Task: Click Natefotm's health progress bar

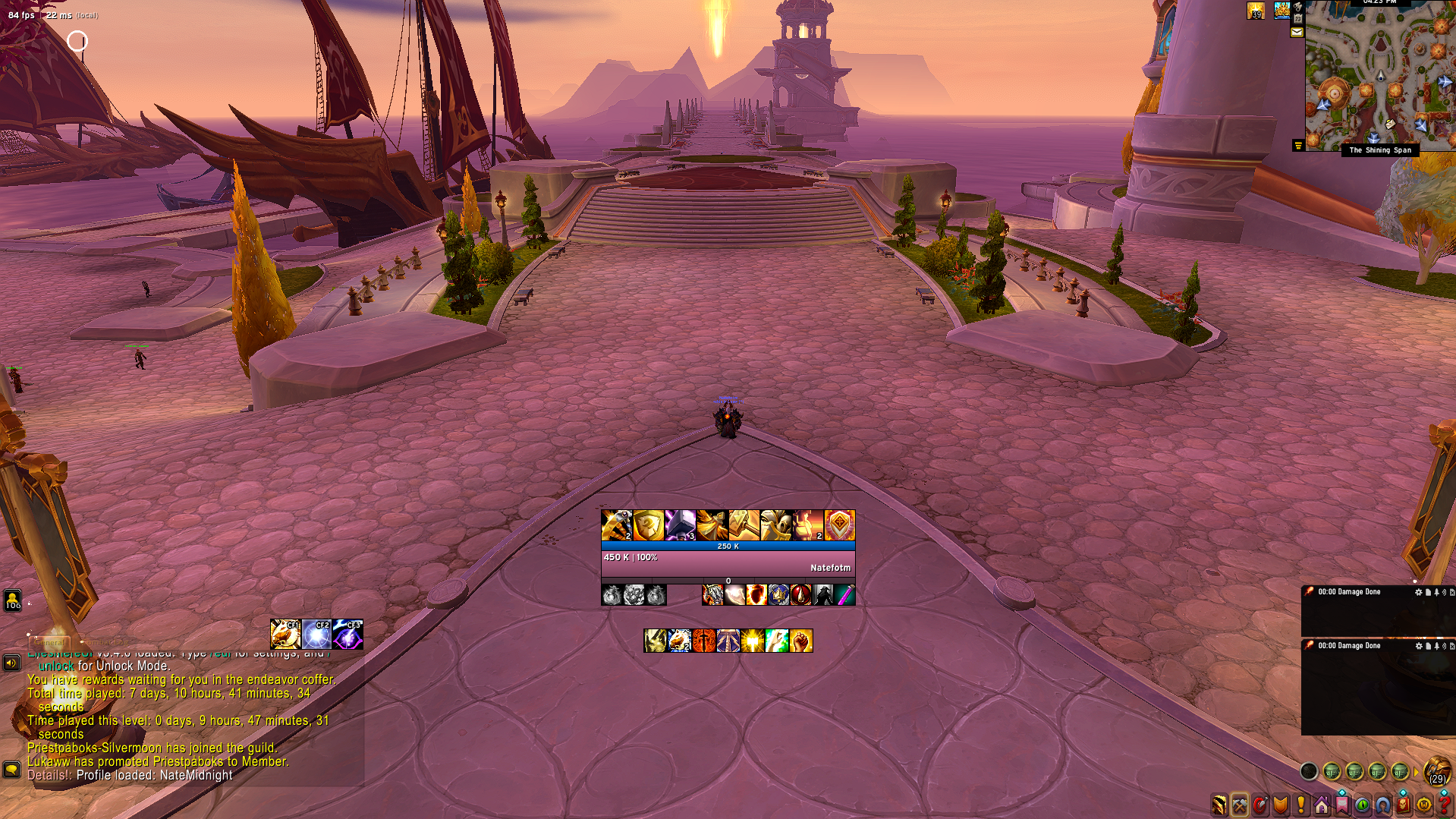Action: (x=728, y=562)
